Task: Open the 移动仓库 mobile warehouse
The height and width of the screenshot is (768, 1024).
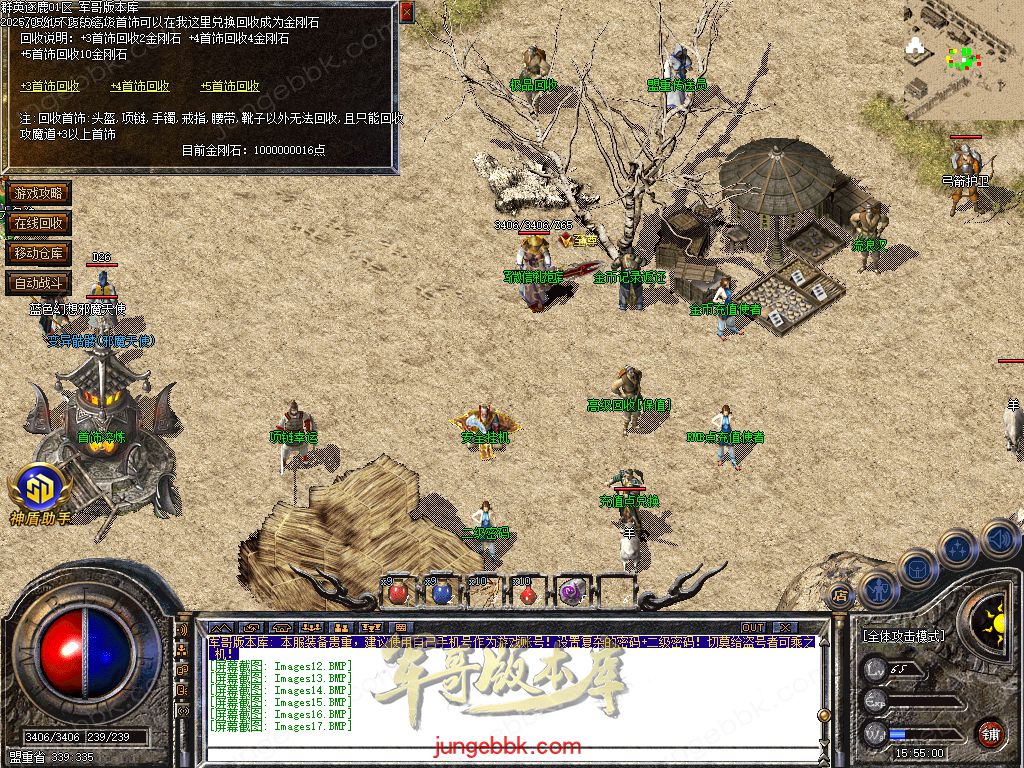Action: coord(38,253)
